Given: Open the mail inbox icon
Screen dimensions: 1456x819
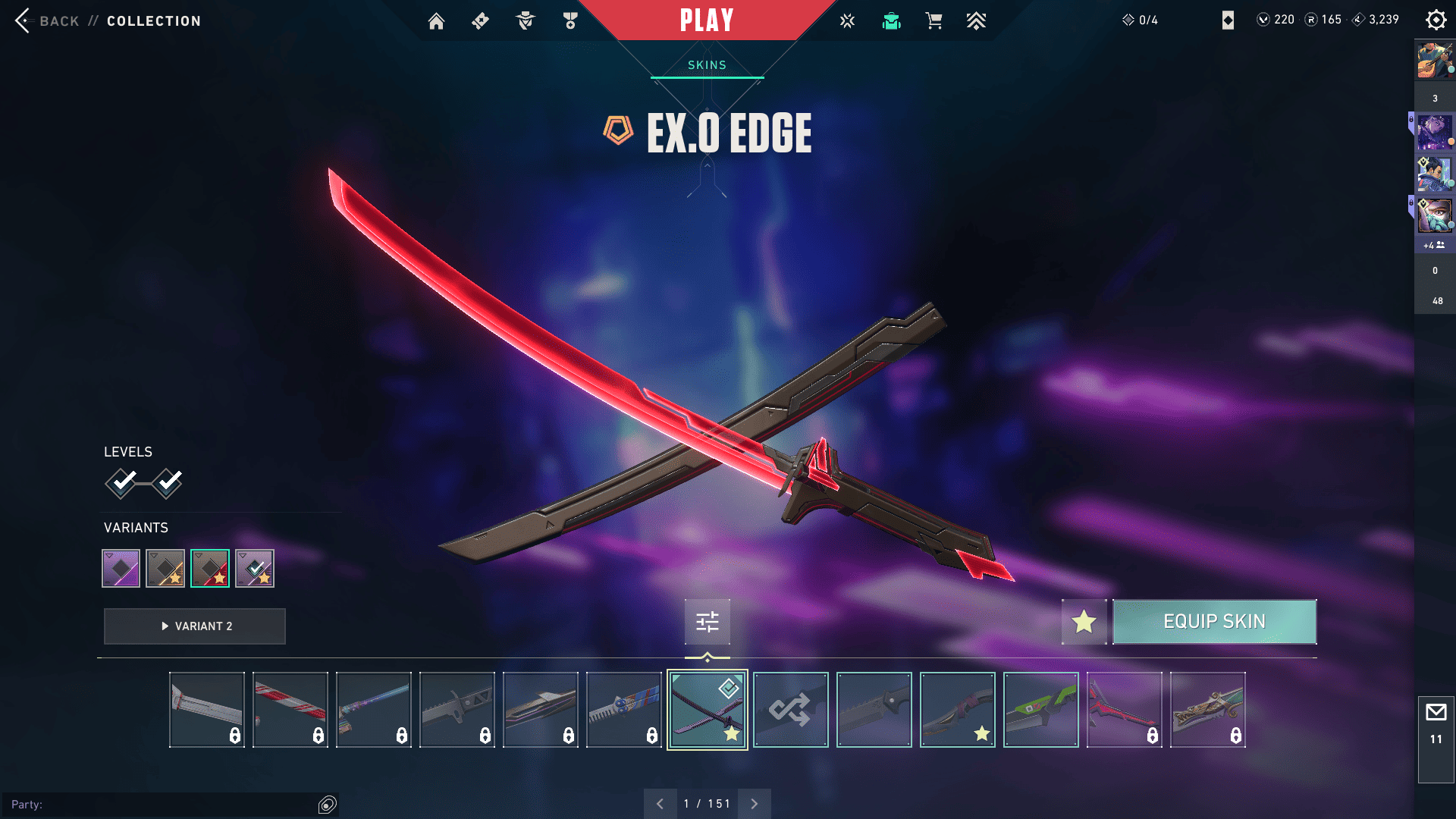Looking at the screenshot, I should [1436, 713].
